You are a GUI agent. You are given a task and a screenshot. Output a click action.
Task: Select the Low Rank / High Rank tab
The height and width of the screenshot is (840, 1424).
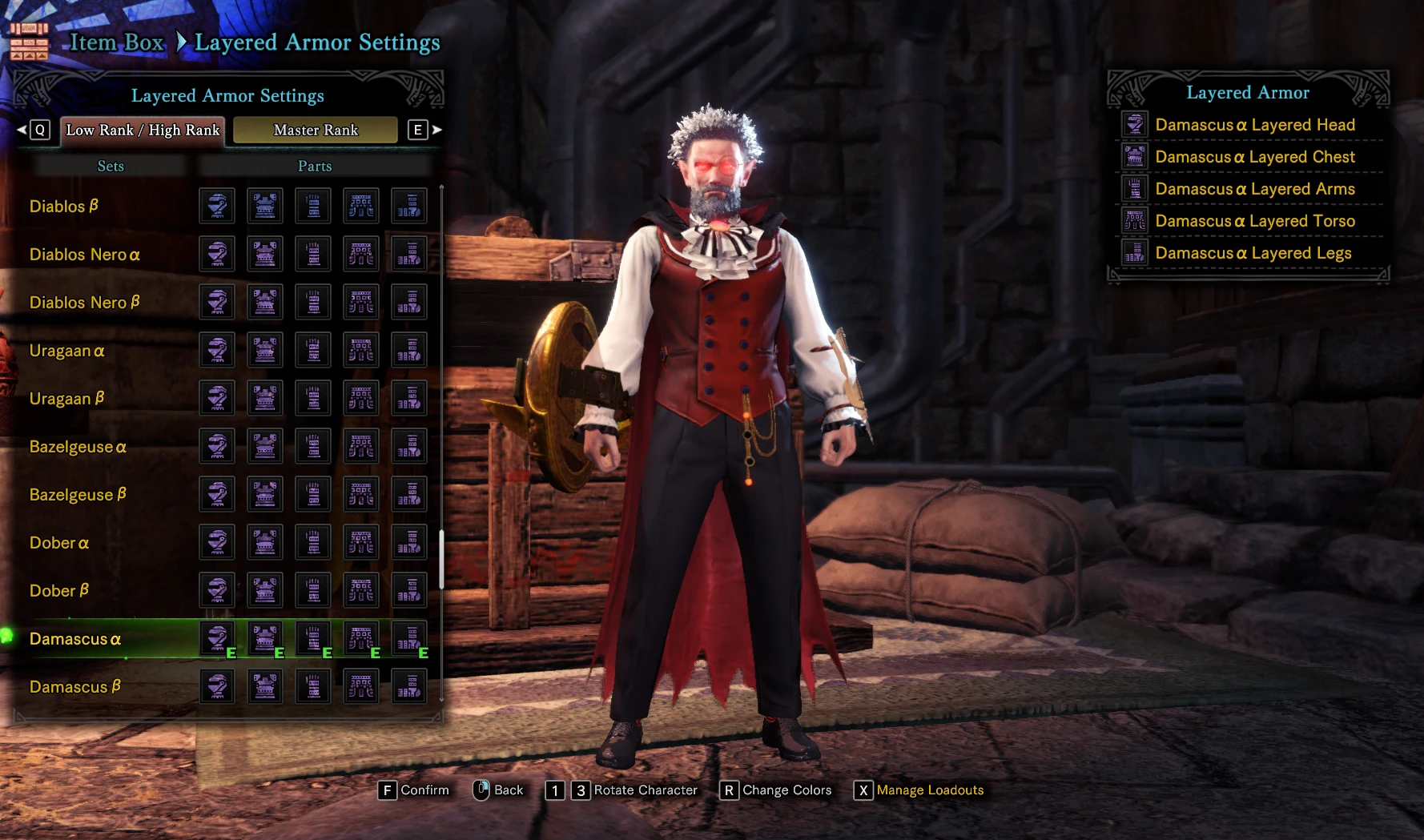pos(143,130)
